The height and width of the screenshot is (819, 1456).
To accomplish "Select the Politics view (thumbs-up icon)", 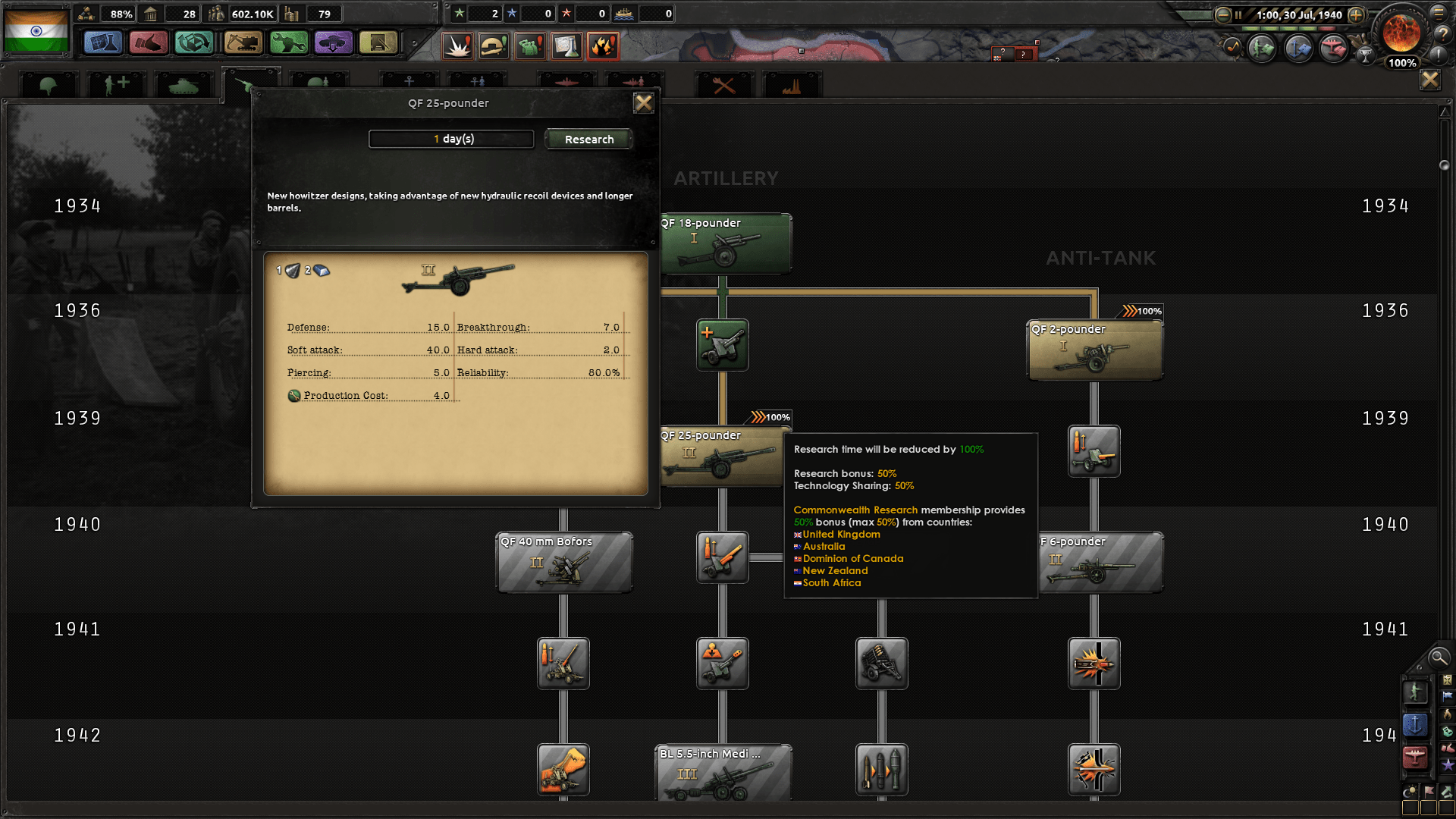I will (149, 43).
